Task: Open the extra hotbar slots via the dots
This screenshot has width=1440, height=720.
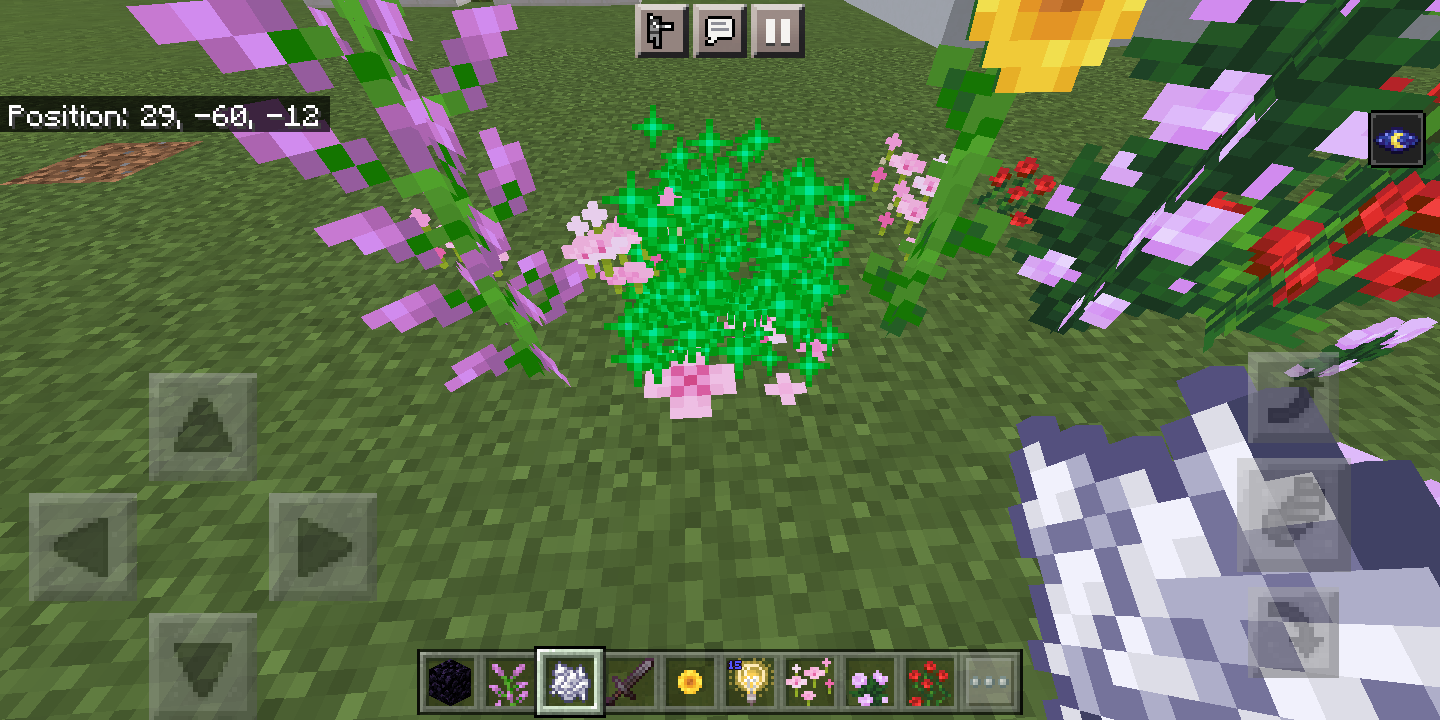Action: 992,681
